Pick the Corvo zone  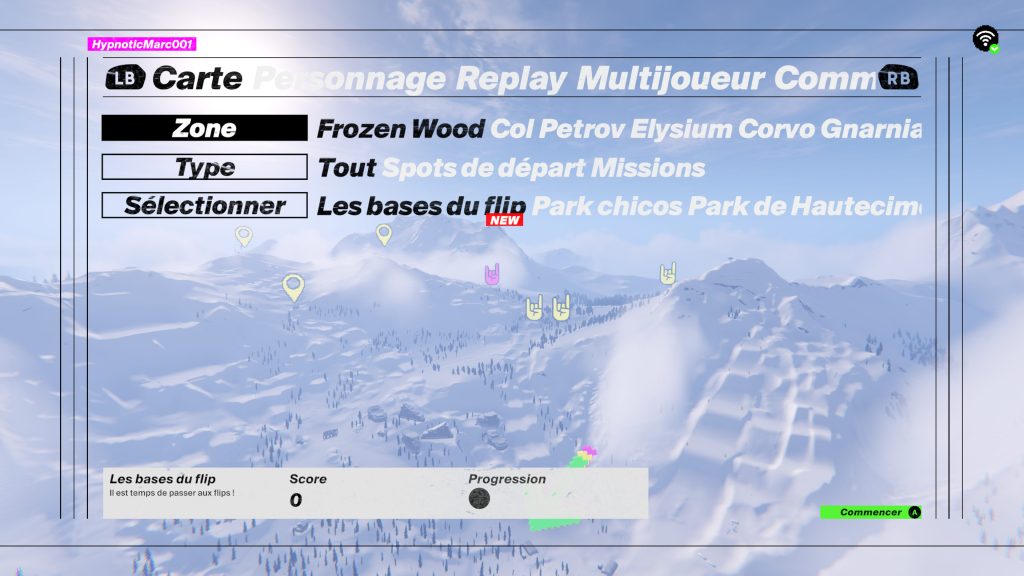778,129
